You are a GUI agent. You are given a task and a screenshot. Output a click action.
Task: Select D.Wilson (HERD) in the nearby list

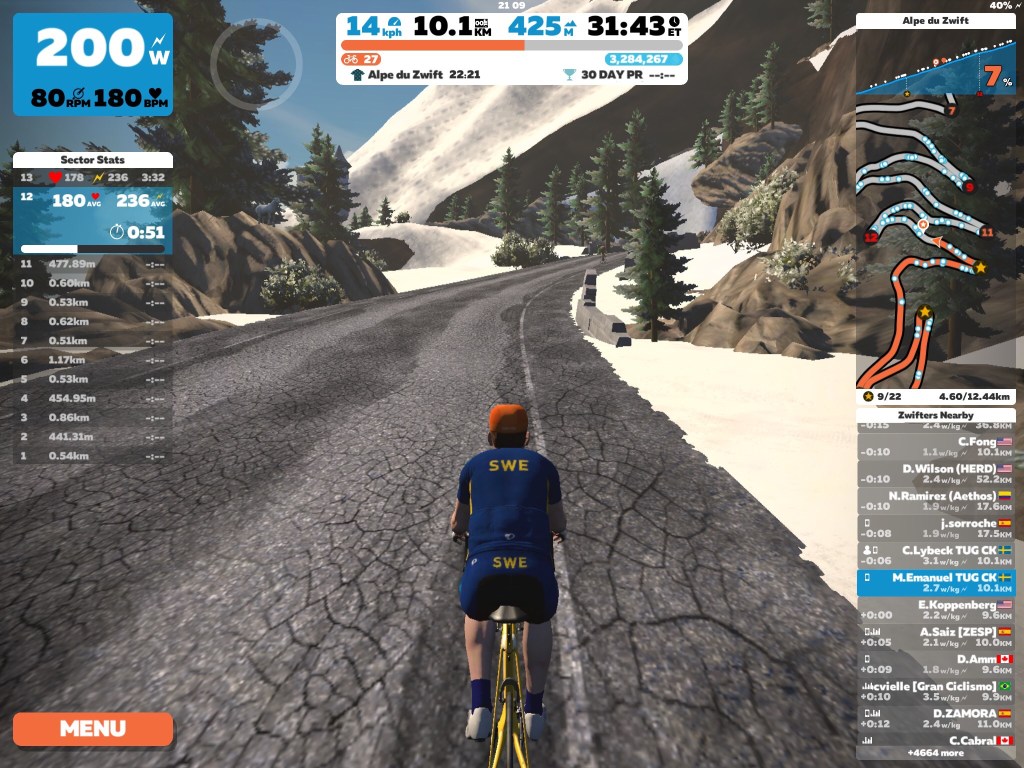(935, 473)
